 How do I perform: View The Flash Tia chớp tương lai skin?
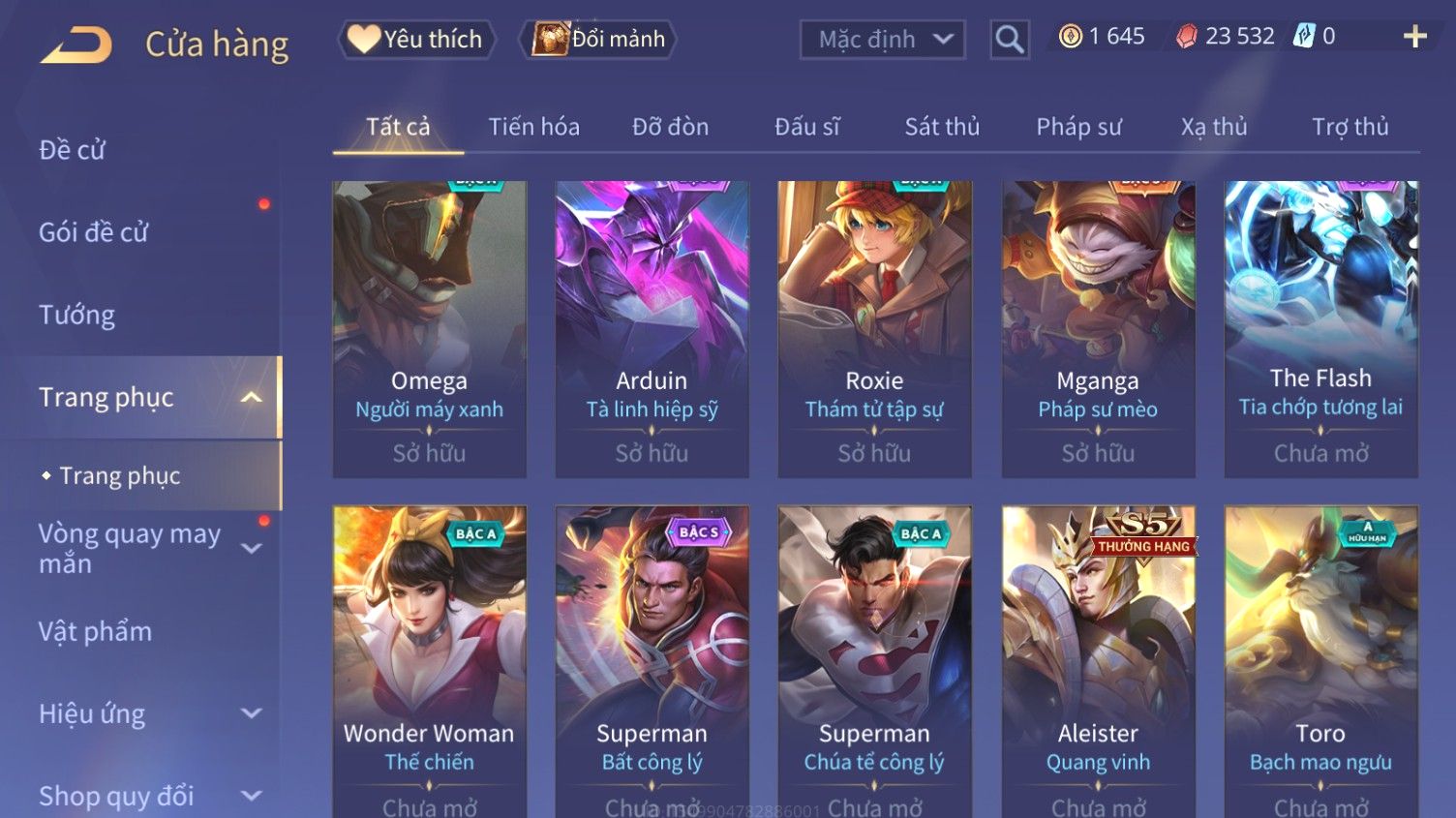1320,329
